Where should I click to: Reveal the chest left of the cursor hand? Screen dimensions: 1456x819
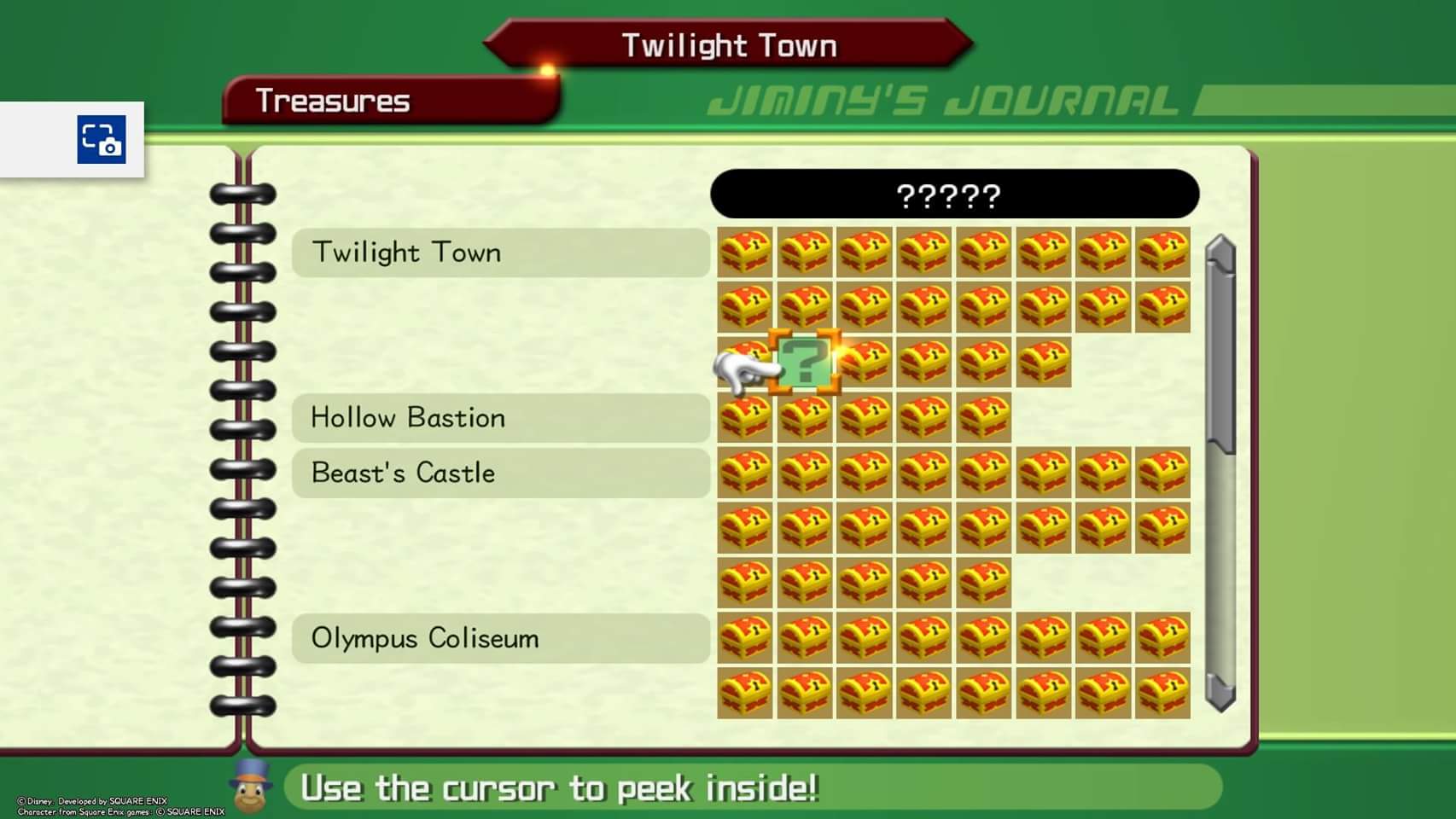point(745,362)
